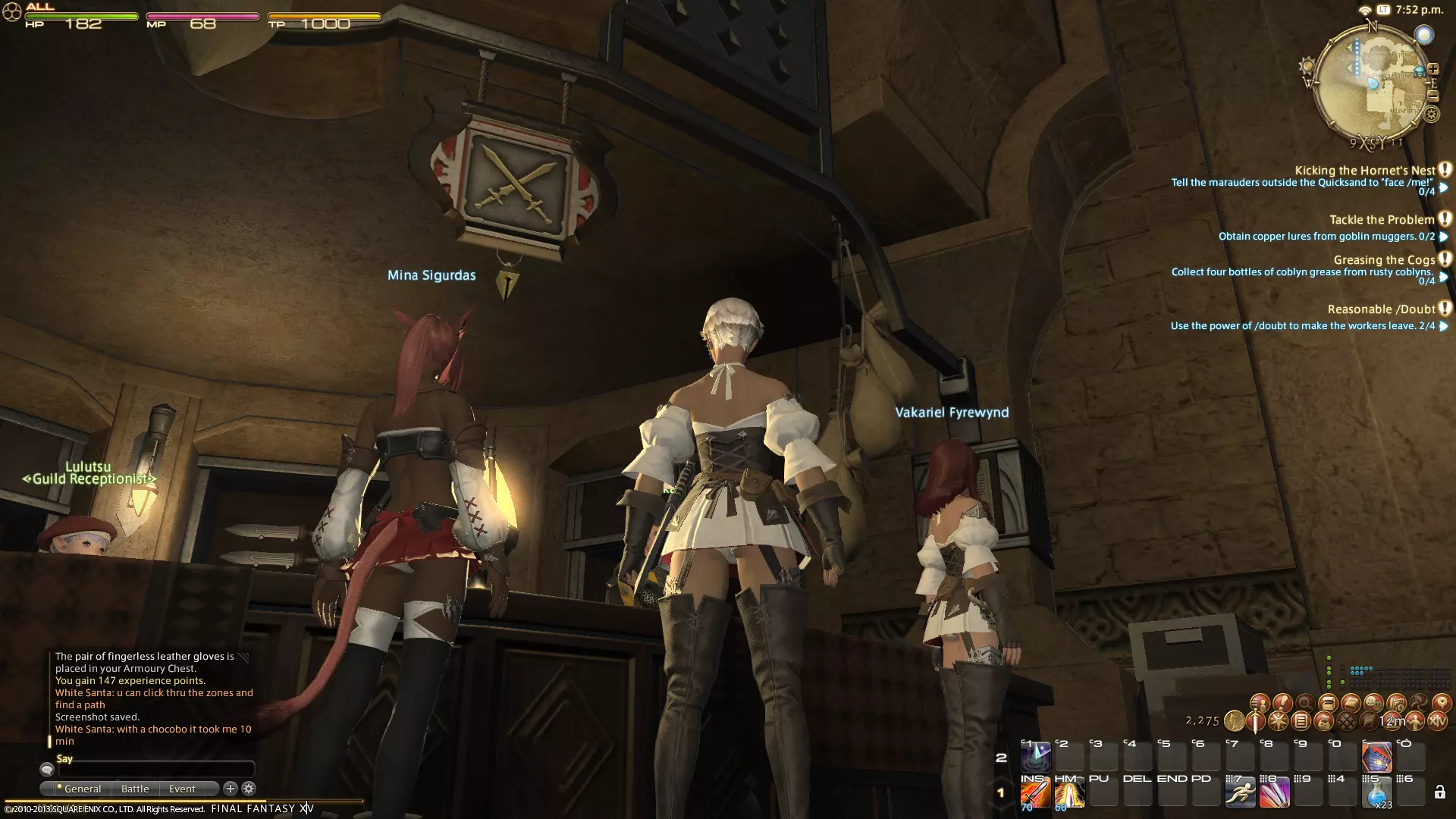Screen dimensions: 1456x819
Task: Toggle the hotbar padlock lock
Action: tap(1439, 793)
